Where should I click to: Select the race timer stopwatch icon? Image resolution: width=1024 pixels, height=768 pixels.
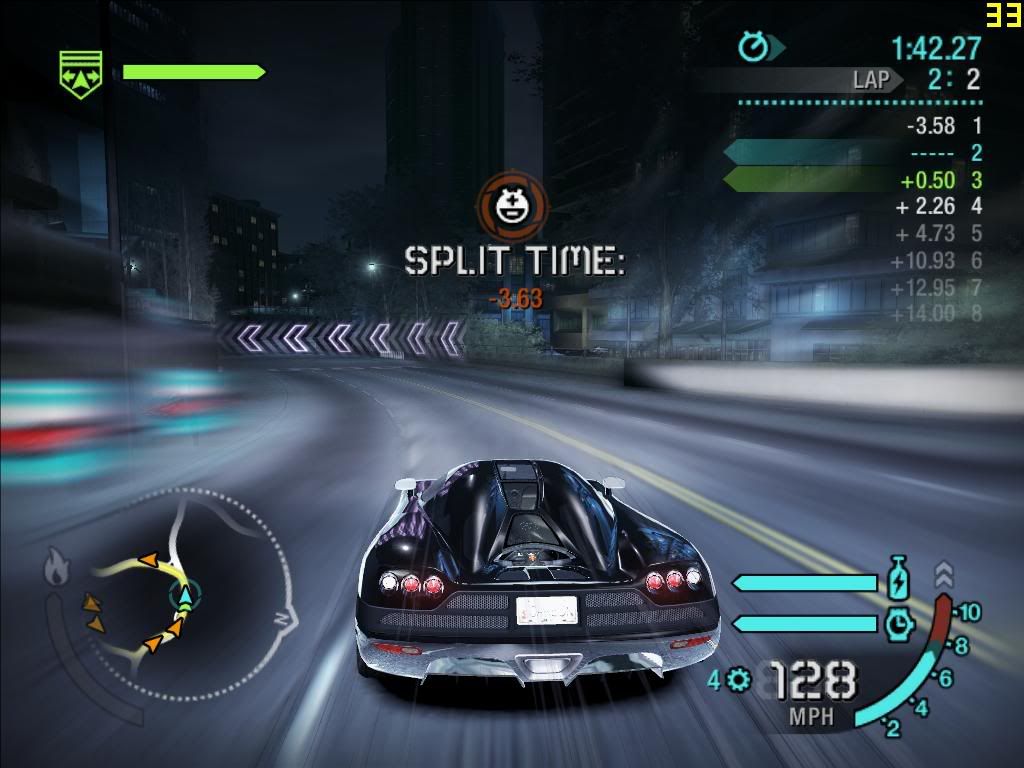click(x=753, y=46)
